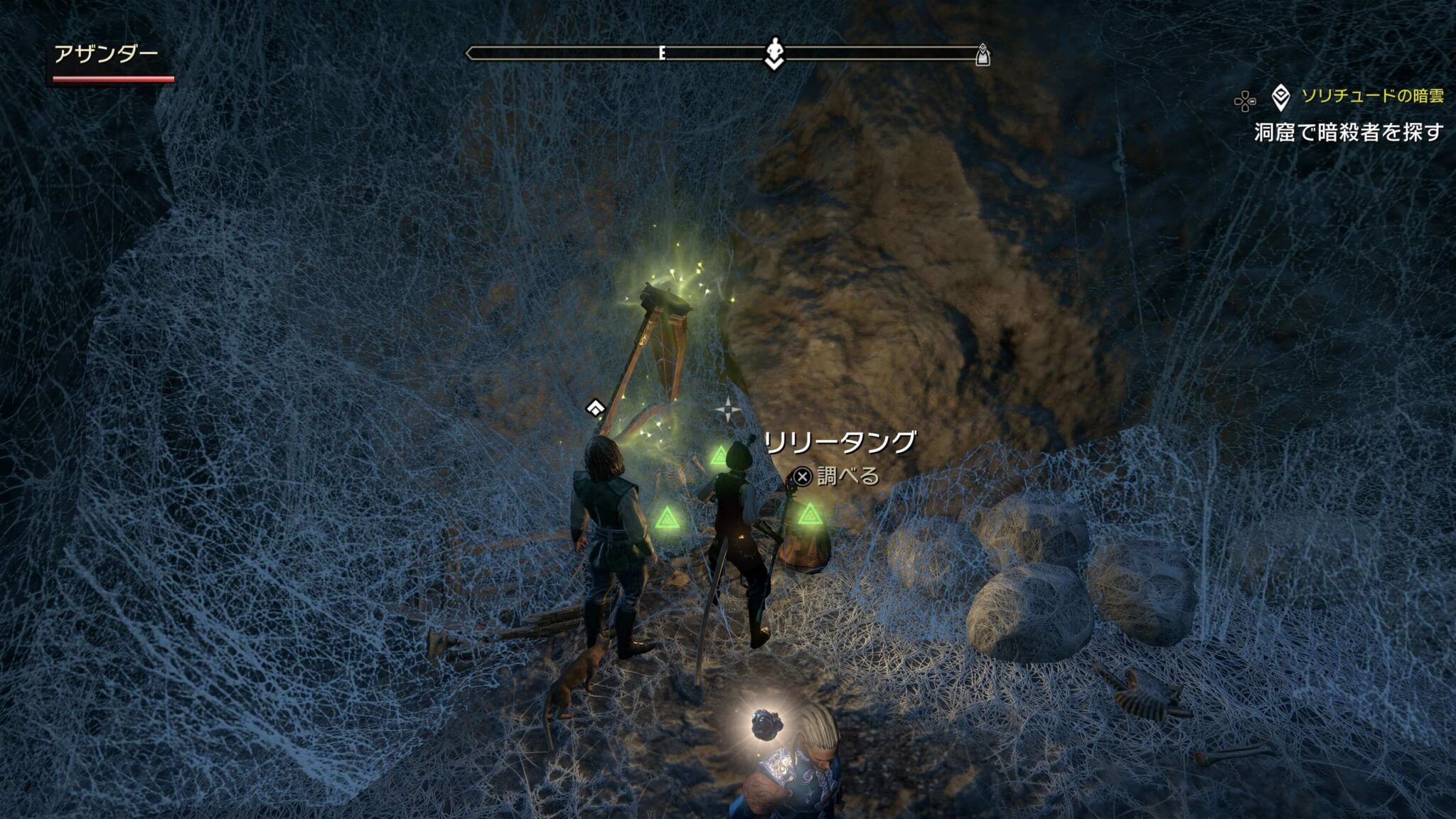The image size is (1456, 819).
Task: Click the E direction letter on the compass
Action: coord(662,52)
